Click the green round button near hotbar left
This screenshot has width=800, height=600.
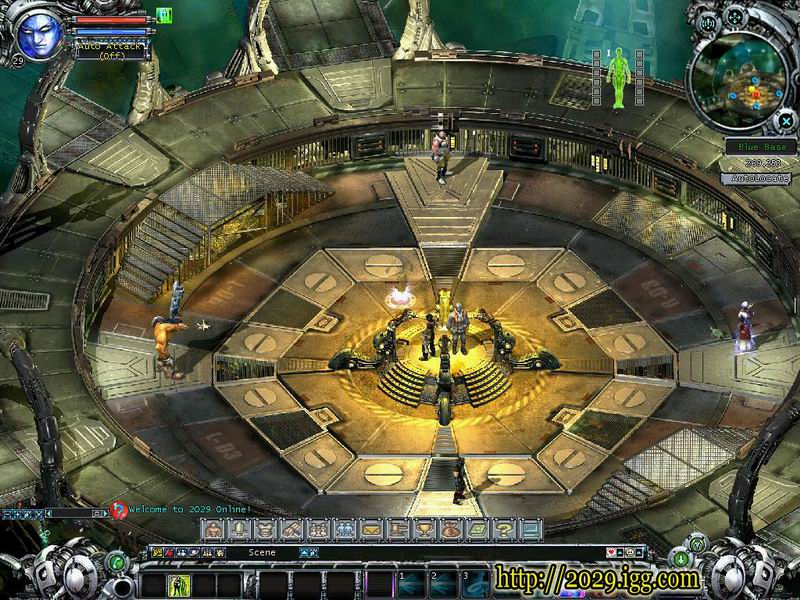pos(116,563)
